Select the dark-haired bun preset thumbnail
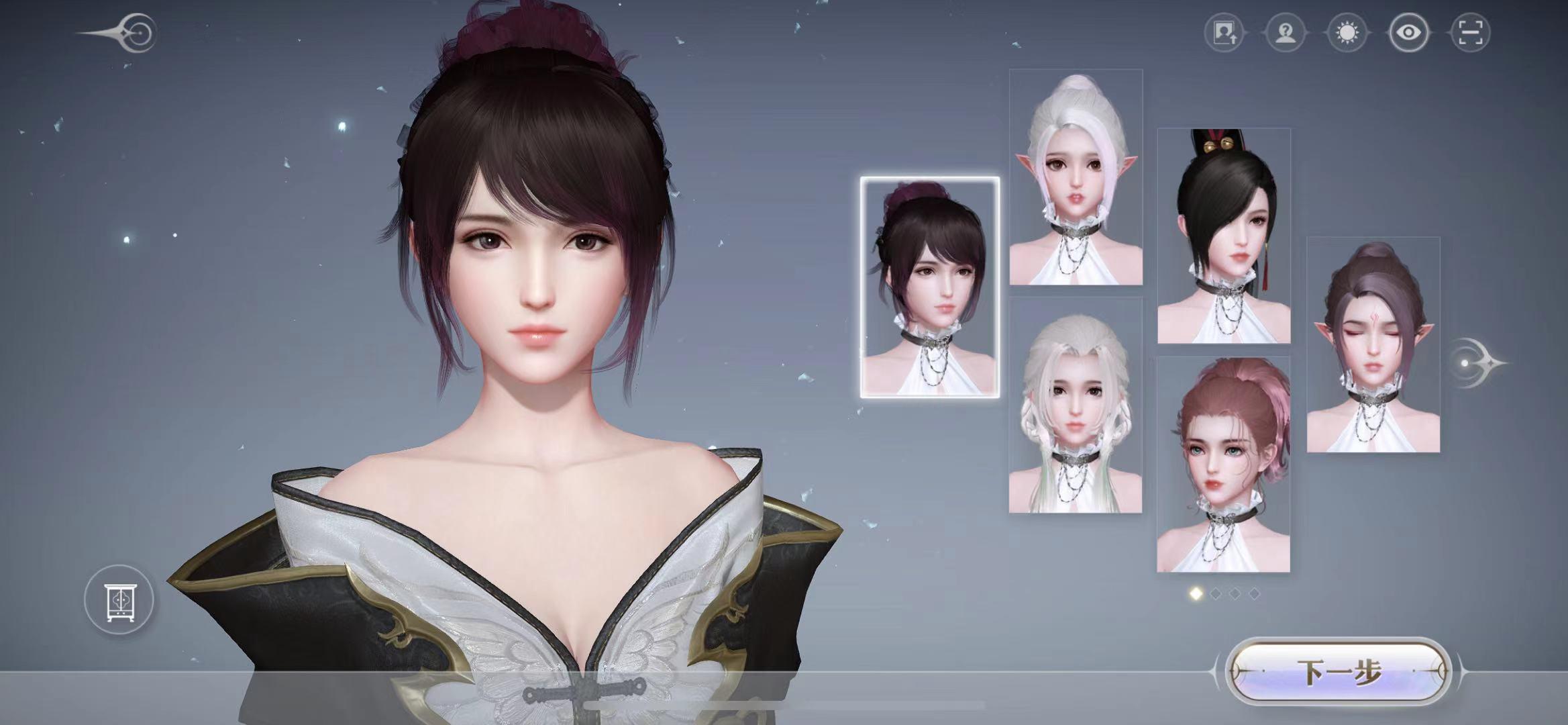1568x725 pixels. pyautogui.click(x=930, y=287)
